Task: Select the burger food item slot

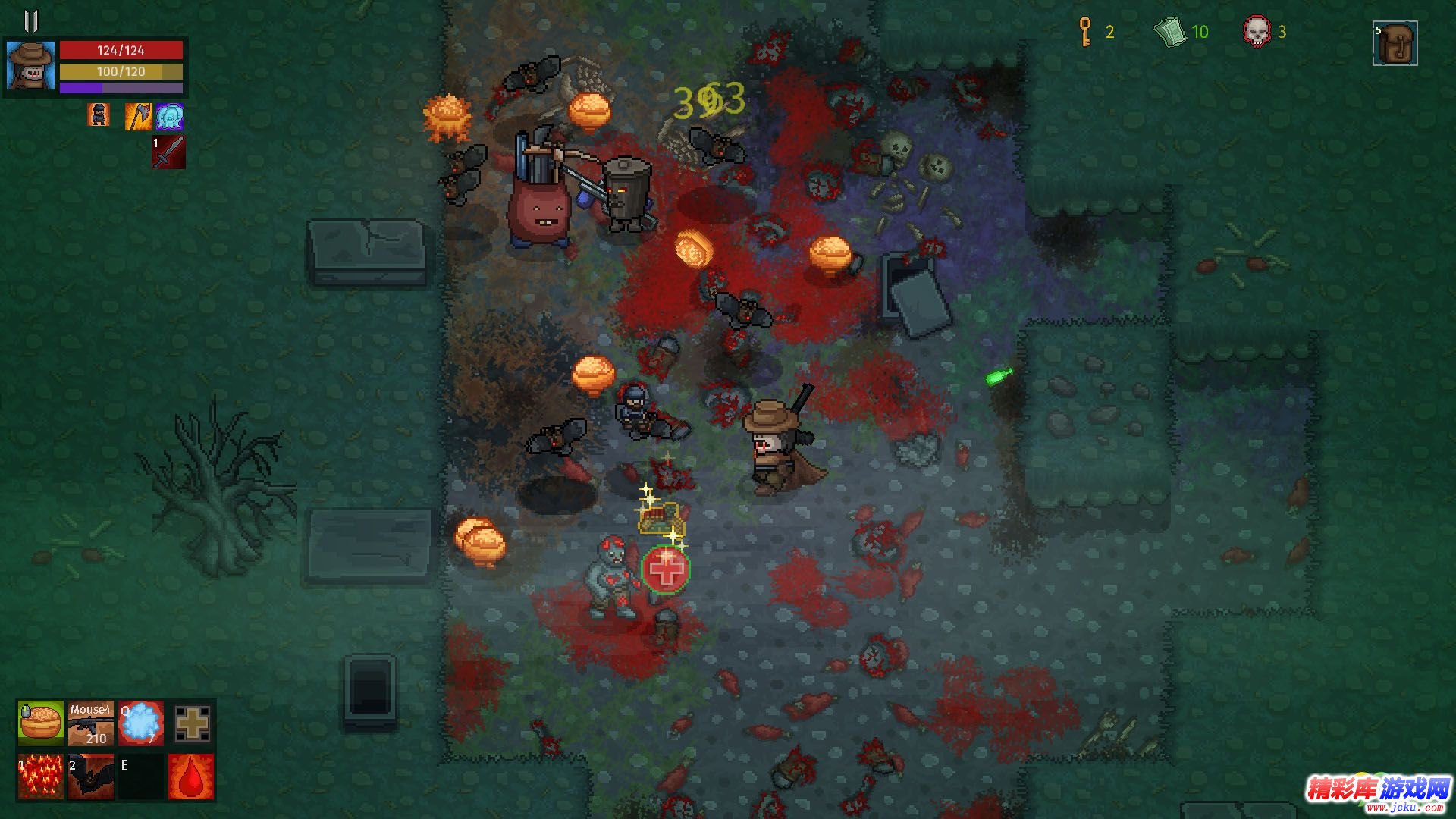Action: [41, 723]
